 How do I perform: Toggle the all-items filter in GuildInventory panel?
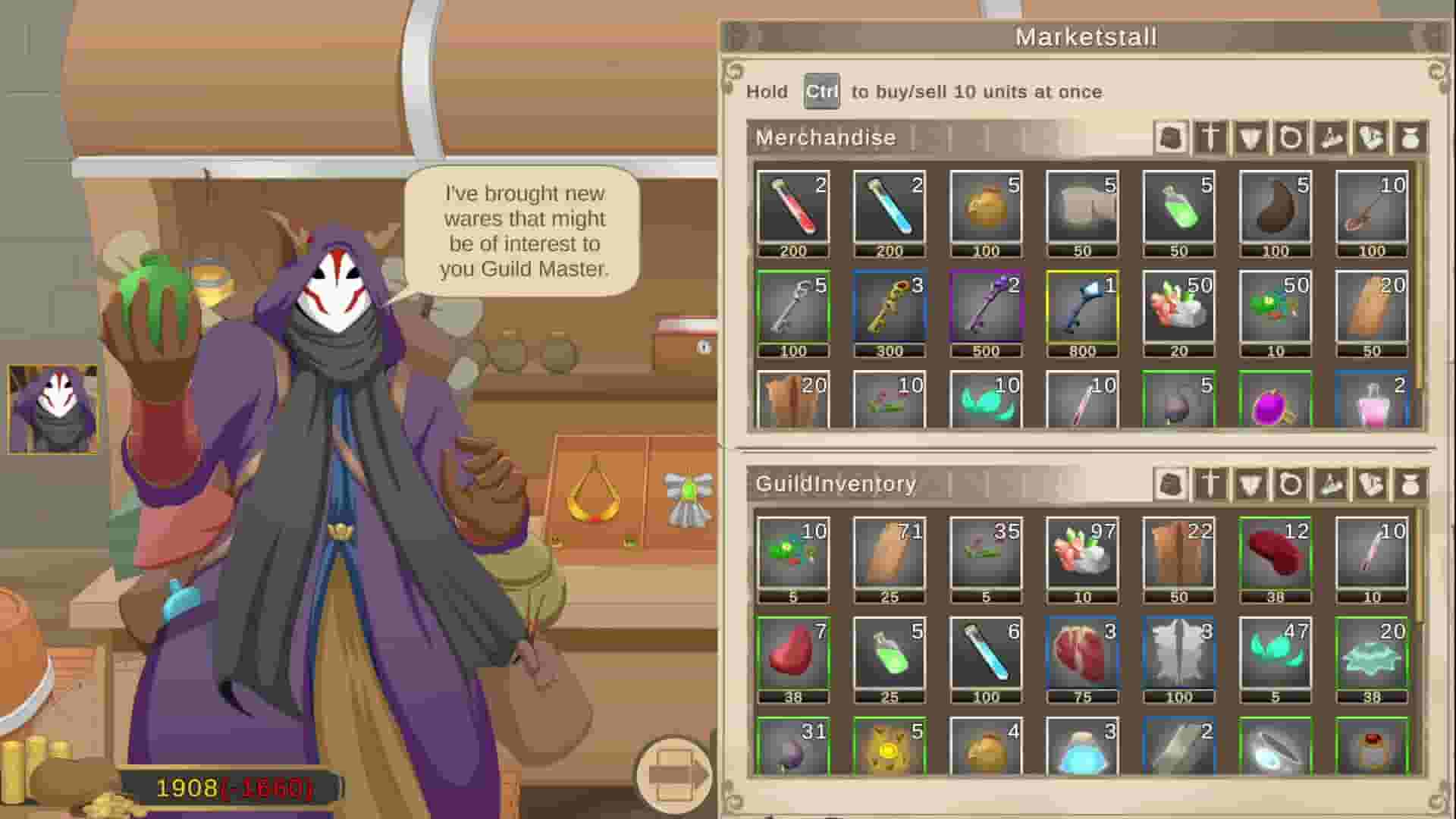[x=1172, y=484]
